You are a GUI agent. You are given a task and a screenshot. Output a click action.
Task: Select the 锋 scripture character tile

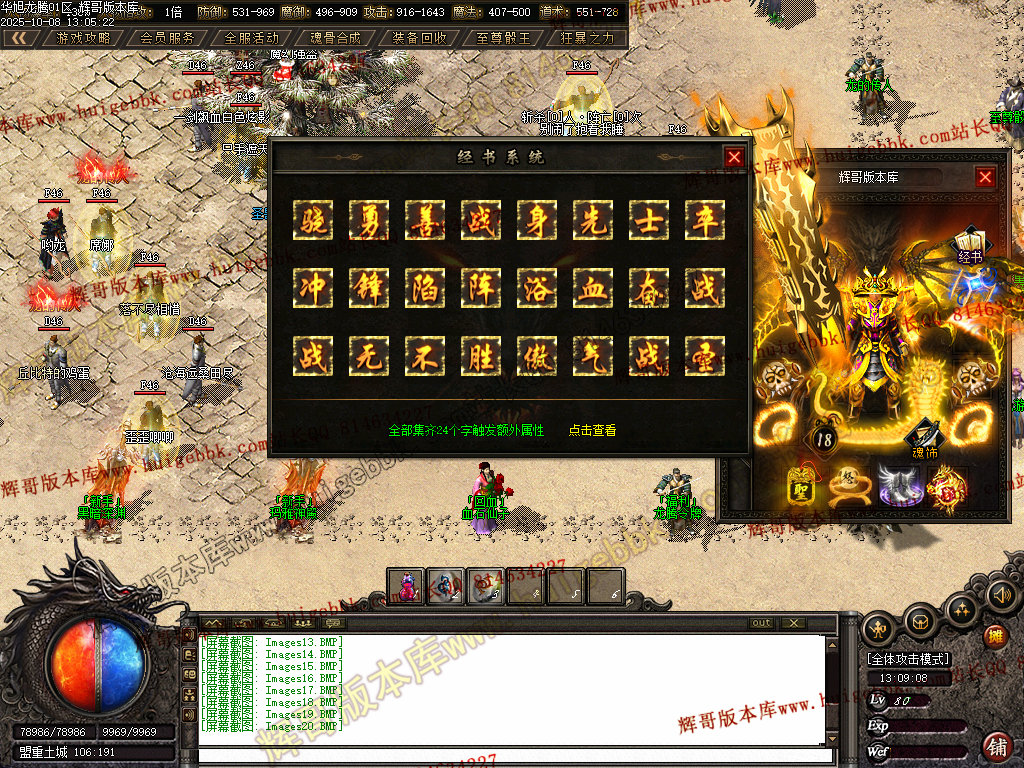[369, 288]
